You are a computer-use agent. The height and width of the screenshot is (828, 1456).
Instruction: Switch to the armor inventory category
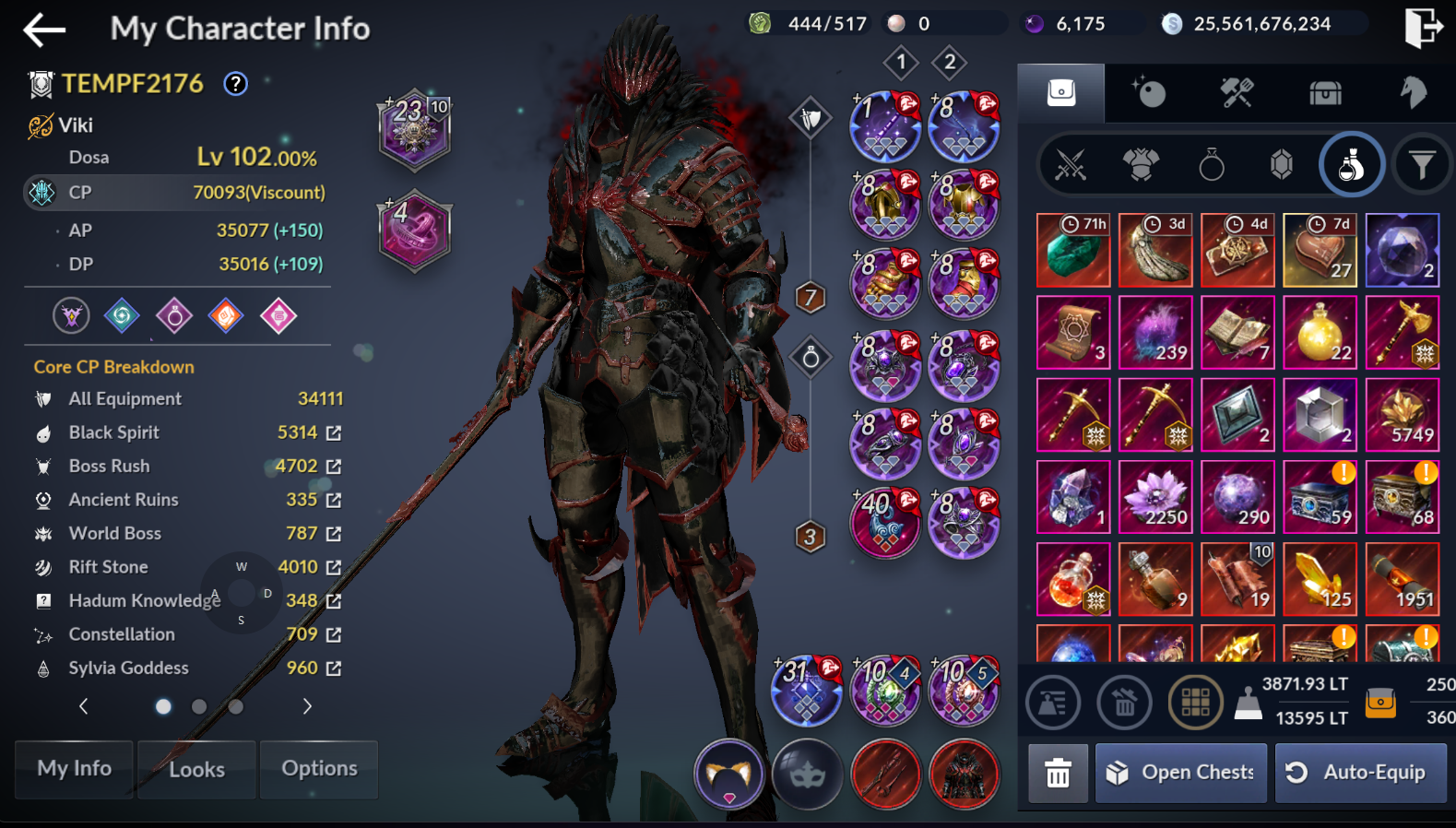pyautogui.click(x=1141, y=166)
